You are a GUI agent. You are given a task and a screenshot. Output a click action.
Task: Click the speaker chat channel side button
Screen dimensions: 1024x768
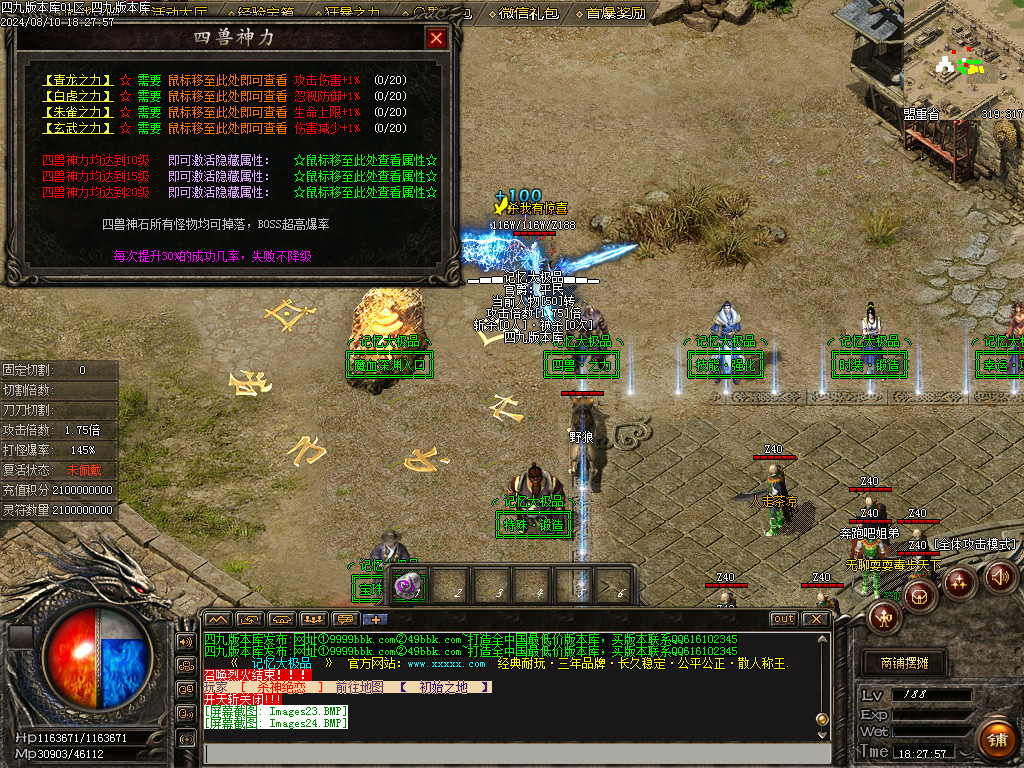tap(185, 641)
